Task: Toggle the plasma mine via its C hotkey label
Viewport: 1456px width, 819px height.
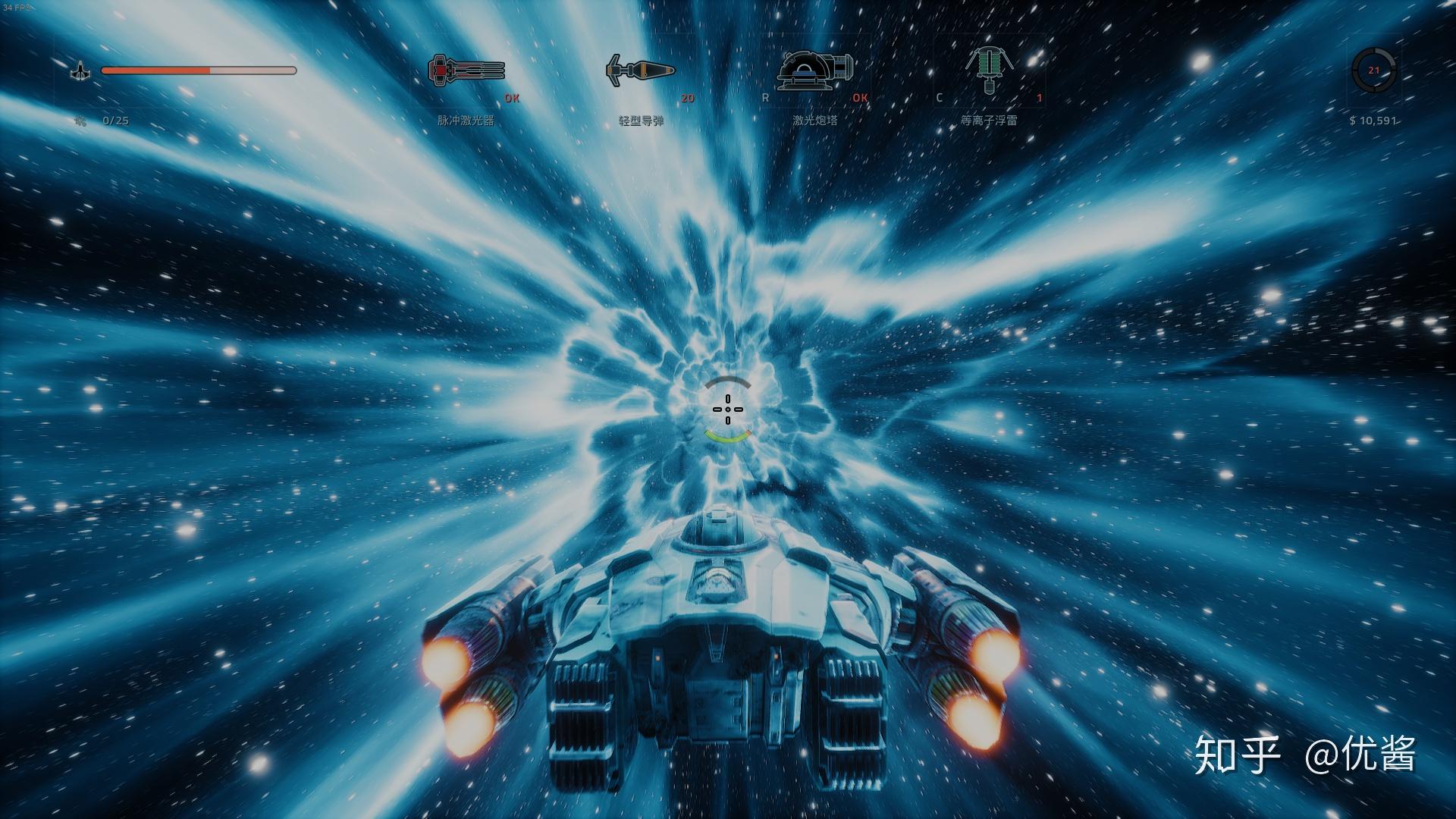Action: tap(940, 98)
